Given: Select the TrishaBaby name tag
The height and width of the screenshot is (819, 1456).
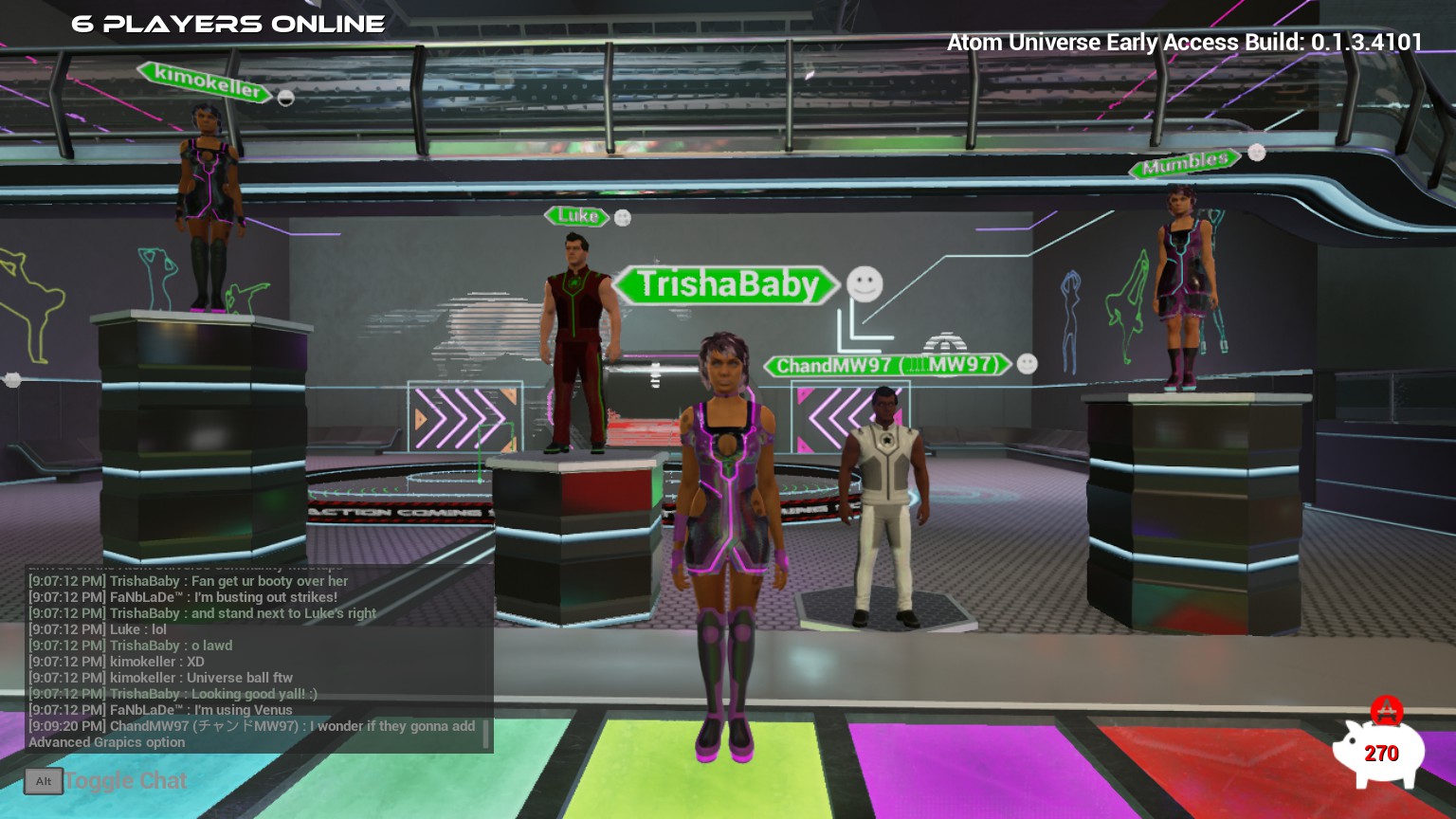Looking at the screenshot, I should 726,284.
